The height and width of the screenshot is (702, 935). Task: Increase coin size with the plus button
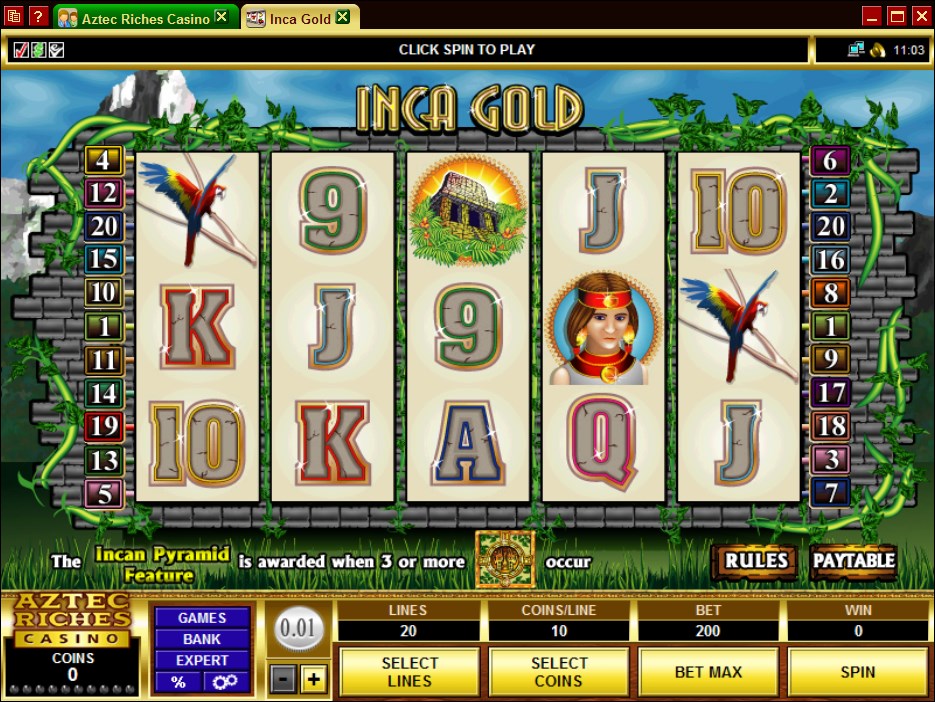[314, 680]
